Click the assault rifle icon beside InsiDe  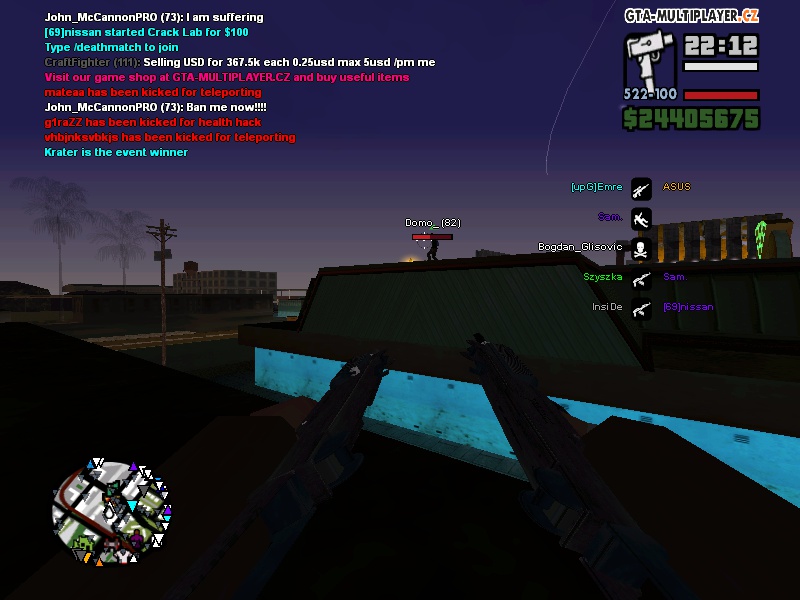[641, 308]
